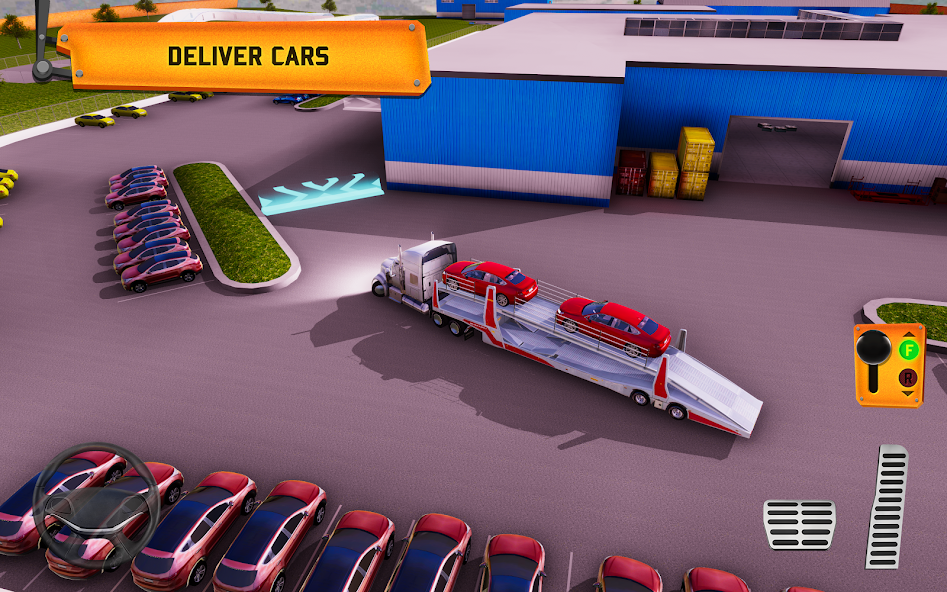947x592 pixels.
Task: Tap the steering wheel control
Action: pos(96,505)
